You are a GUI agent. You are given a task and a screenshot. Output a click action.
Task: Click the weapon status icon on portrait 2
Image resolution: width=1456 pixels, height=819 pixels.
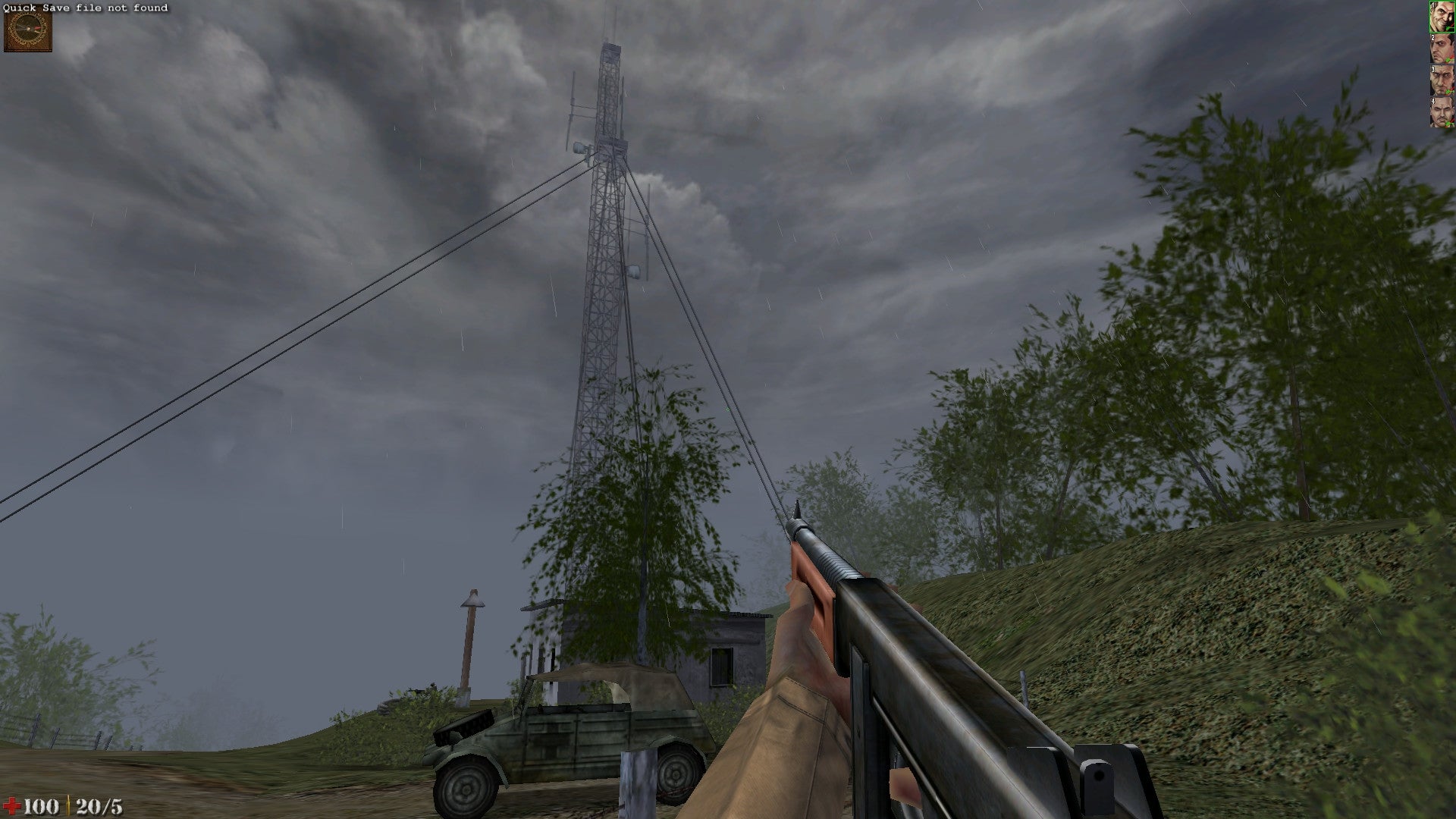tap(1448, 60)
